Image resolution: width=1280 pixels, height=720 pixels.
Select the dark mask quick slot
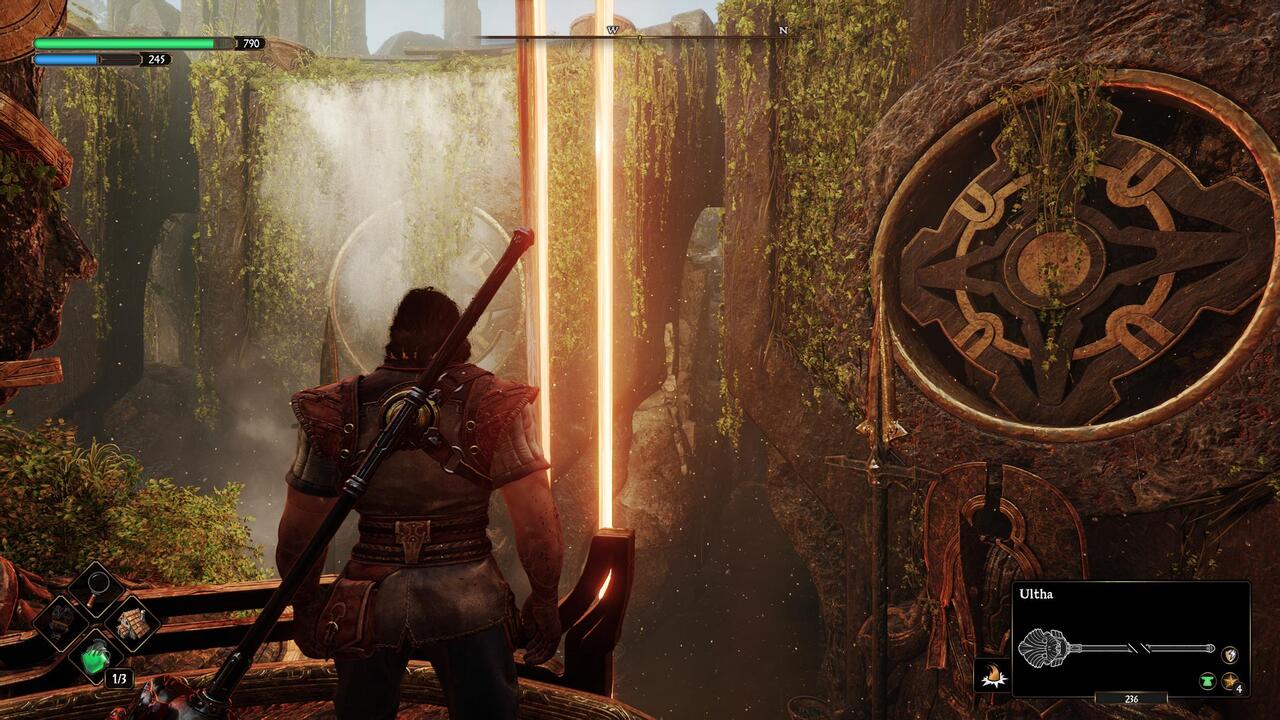[59, 622]
